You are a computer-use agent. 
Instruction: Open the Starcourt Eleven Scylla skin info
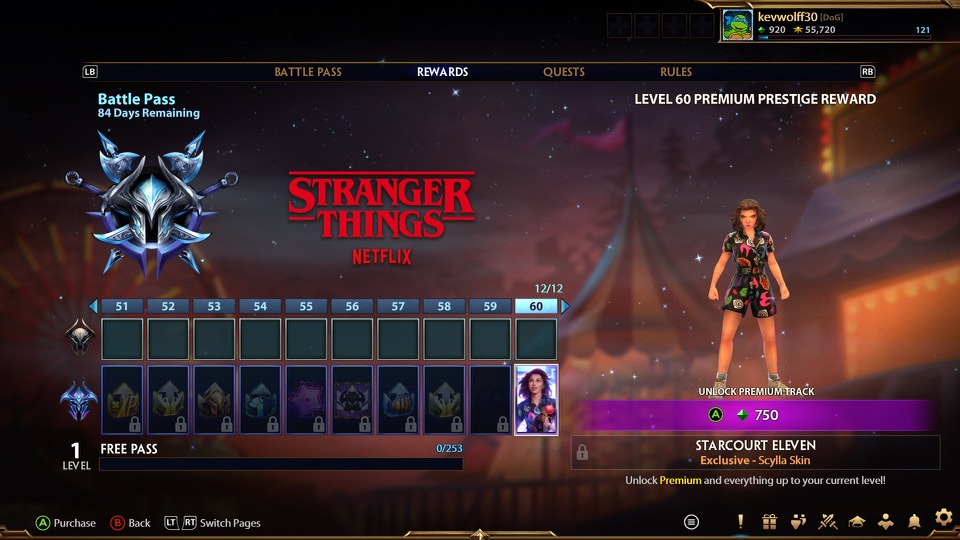(x=756, y=452)
